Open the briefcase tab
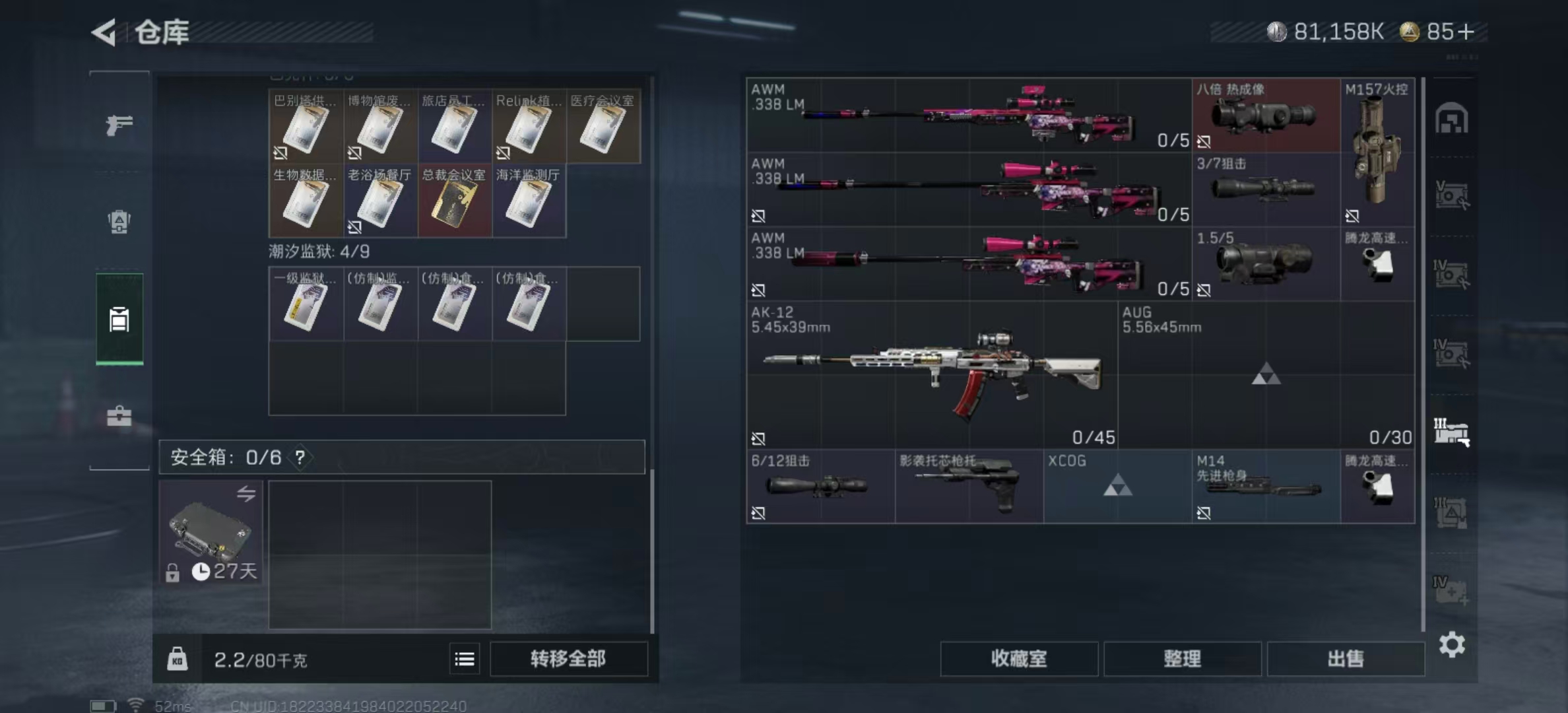 coord(119,416)
